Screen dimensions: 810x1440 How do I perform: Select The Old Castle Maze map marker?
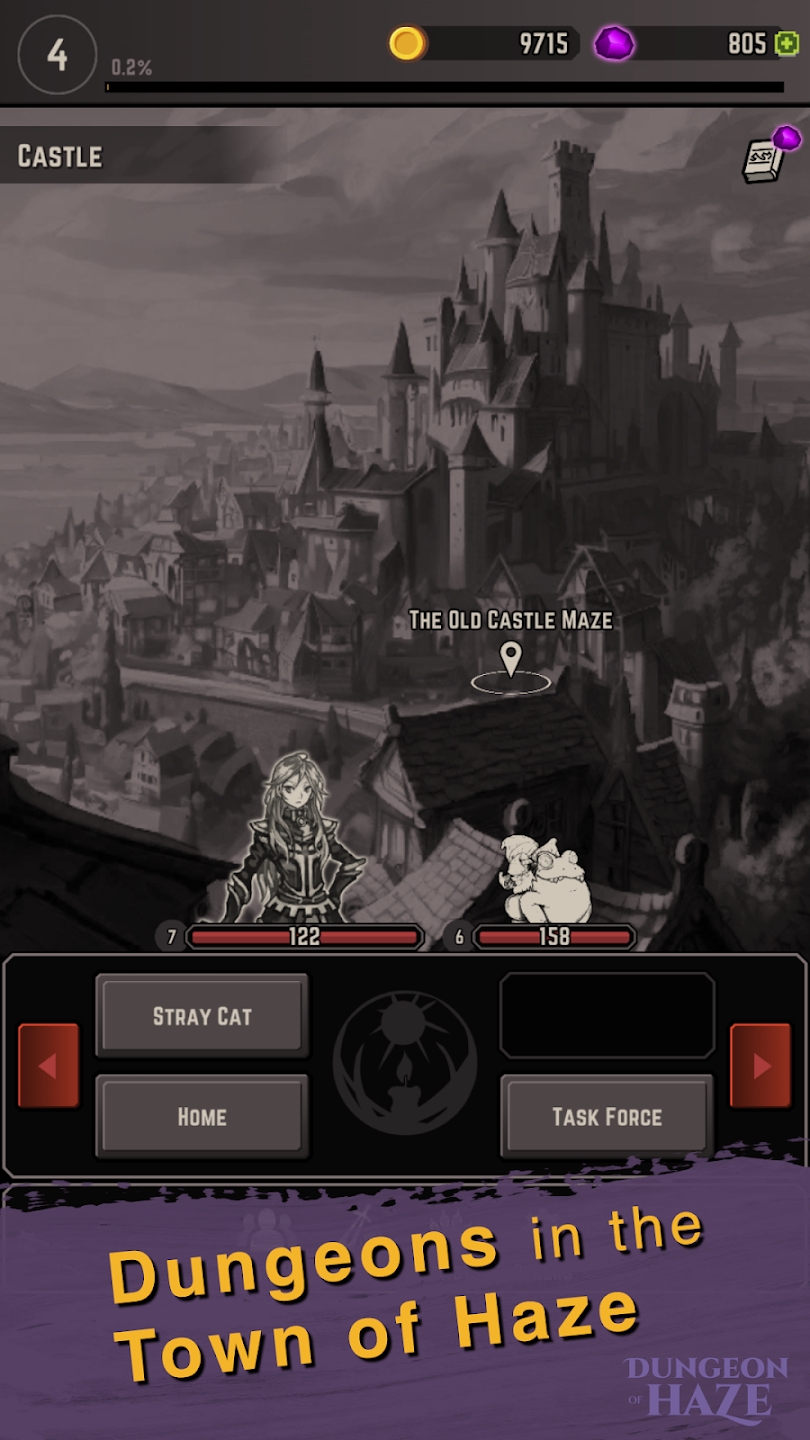[511, 661]
